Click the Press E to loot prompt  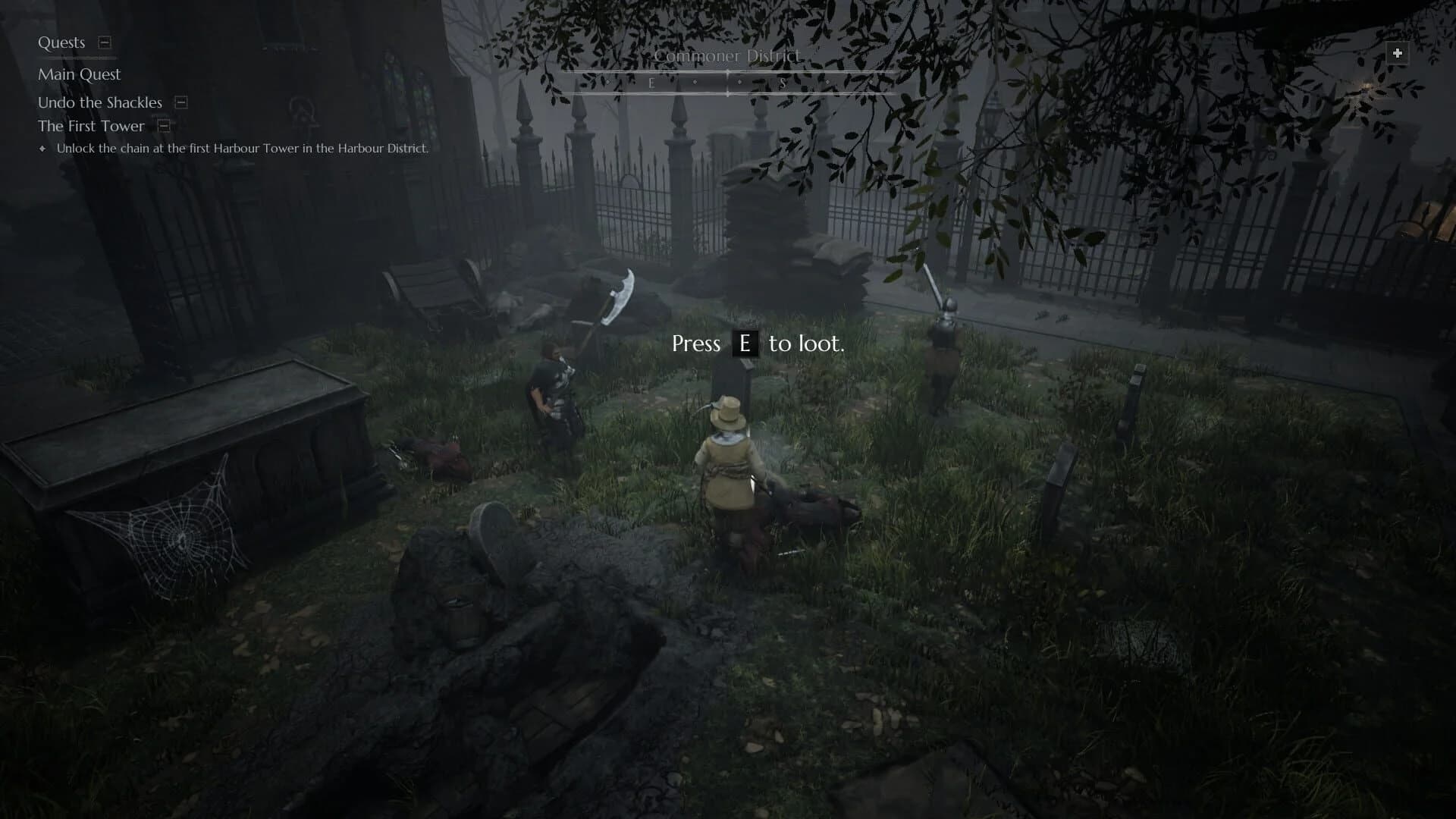coord(758,344)
